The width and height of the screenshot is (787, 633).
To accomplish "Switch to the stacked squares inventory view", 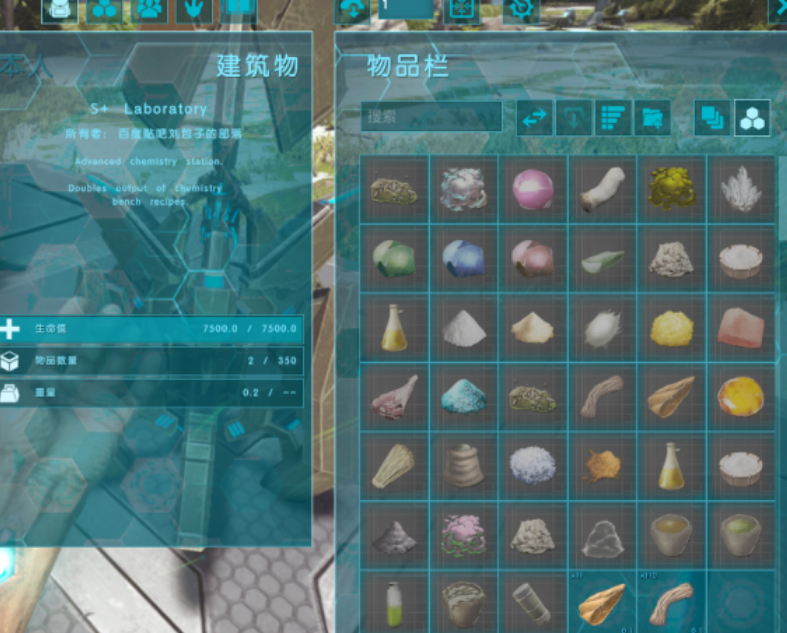I will point(713,117).
